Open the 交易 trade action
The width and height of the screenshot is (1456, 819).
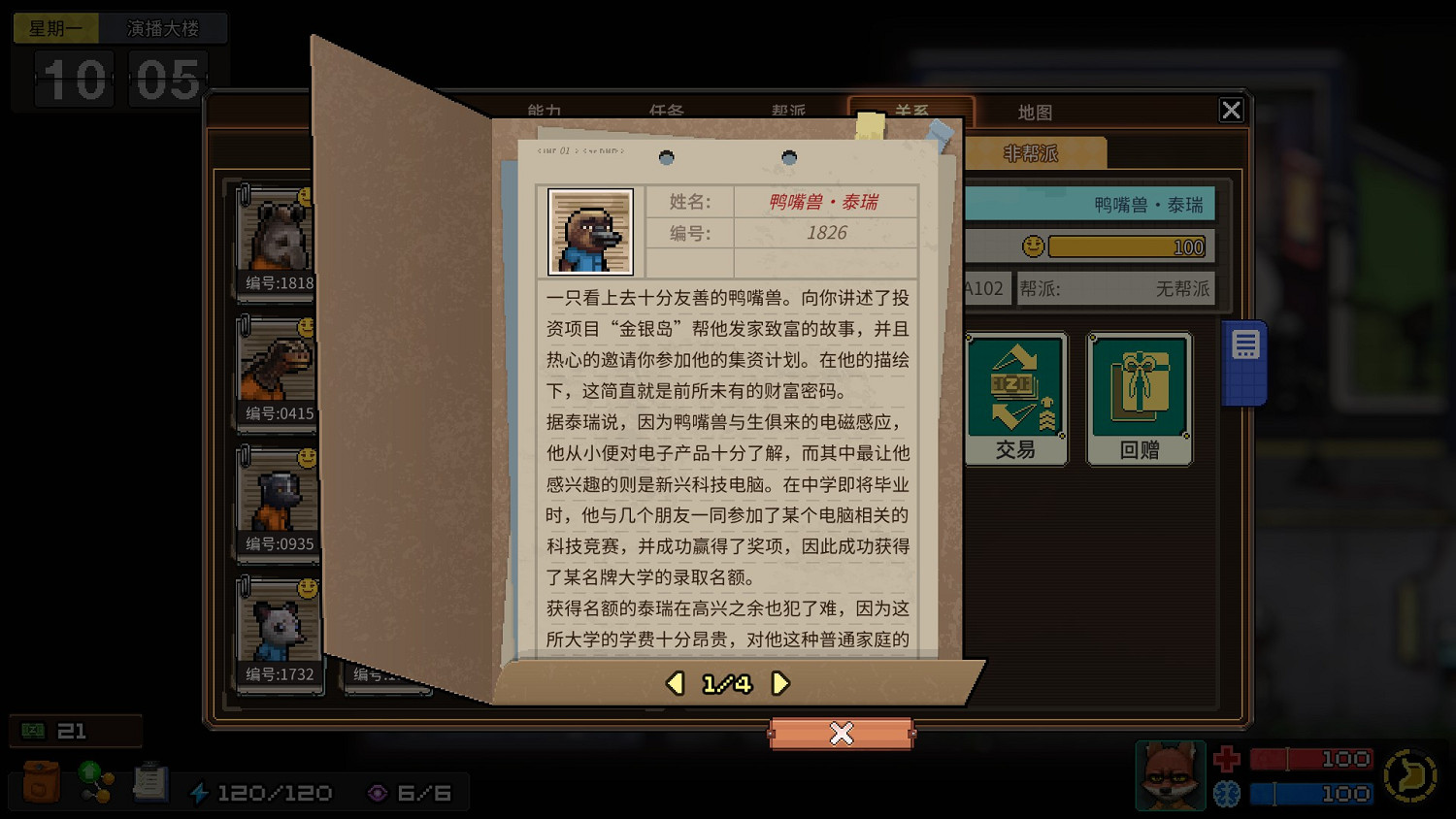[1015, 398]
